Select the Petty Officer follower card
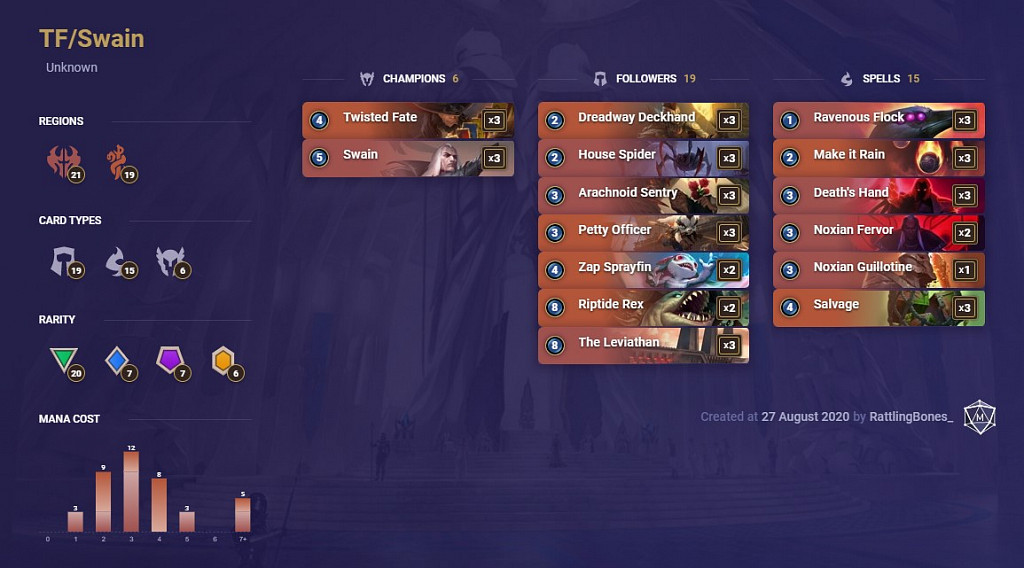Viewport: 1024px width, 568px height. coord(643,232)
